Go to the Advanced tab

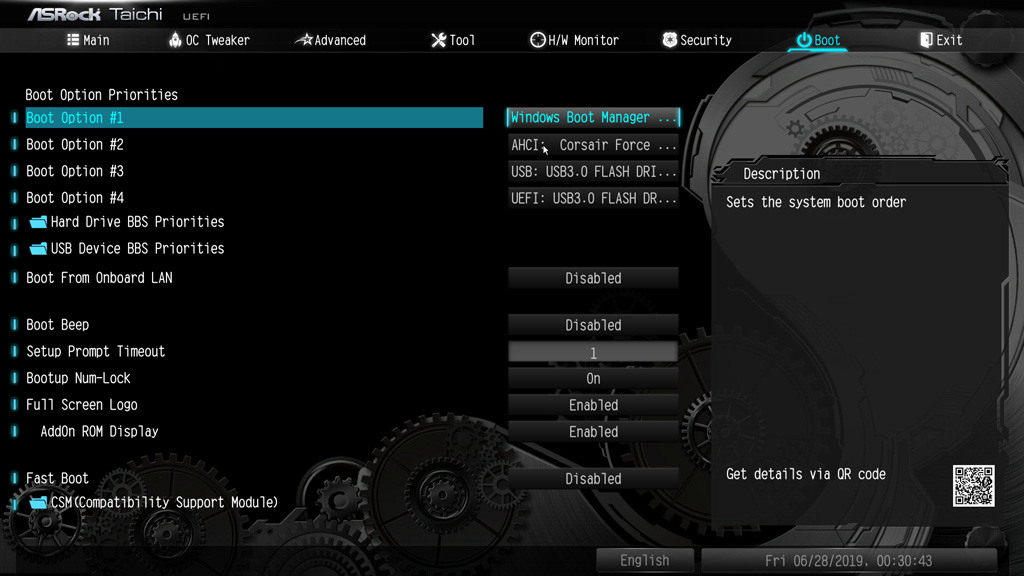click(331, 40)
